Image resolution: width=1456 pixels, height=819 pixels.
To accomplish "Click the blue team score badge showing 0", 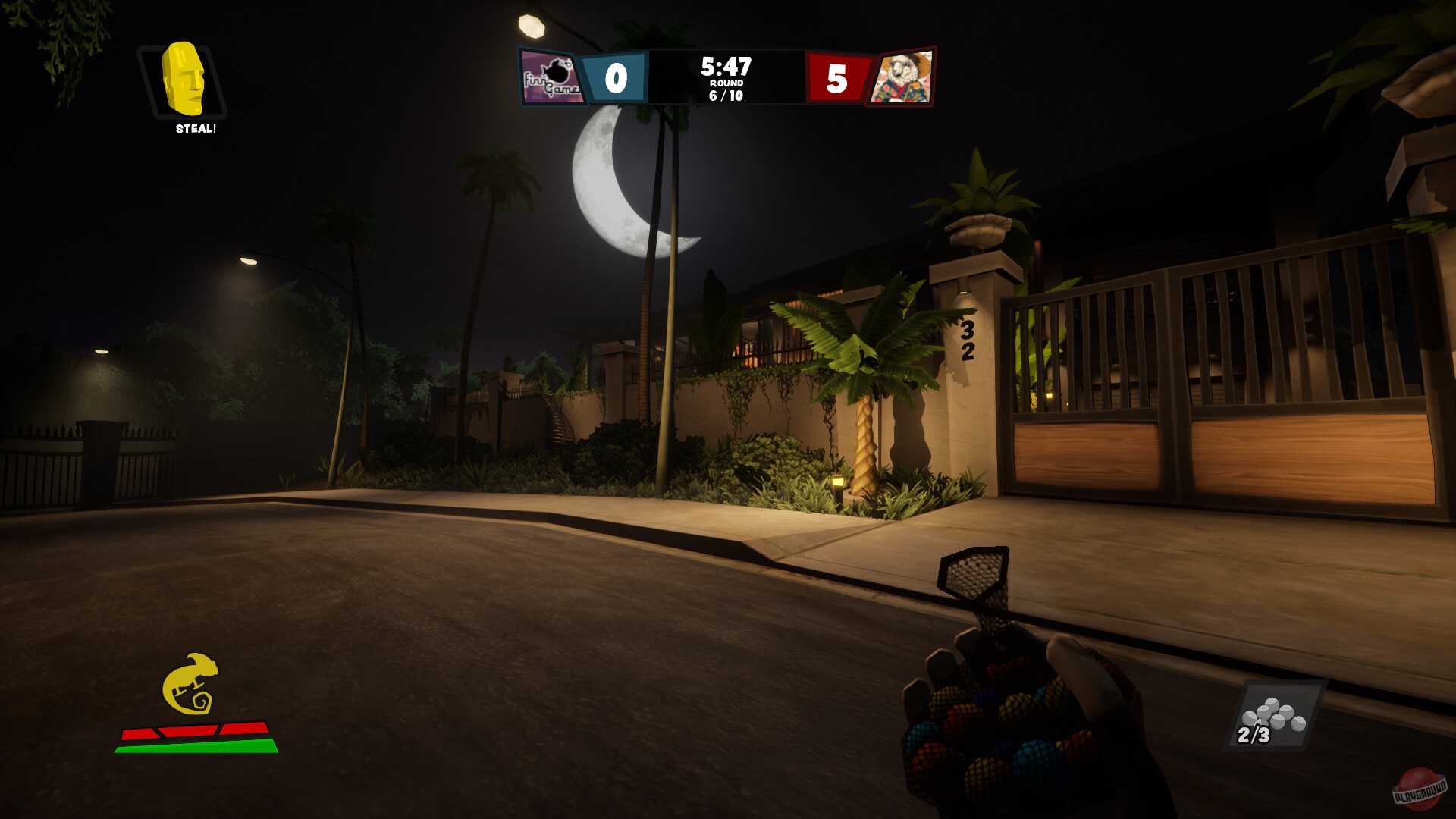I will tap(617, 78).
